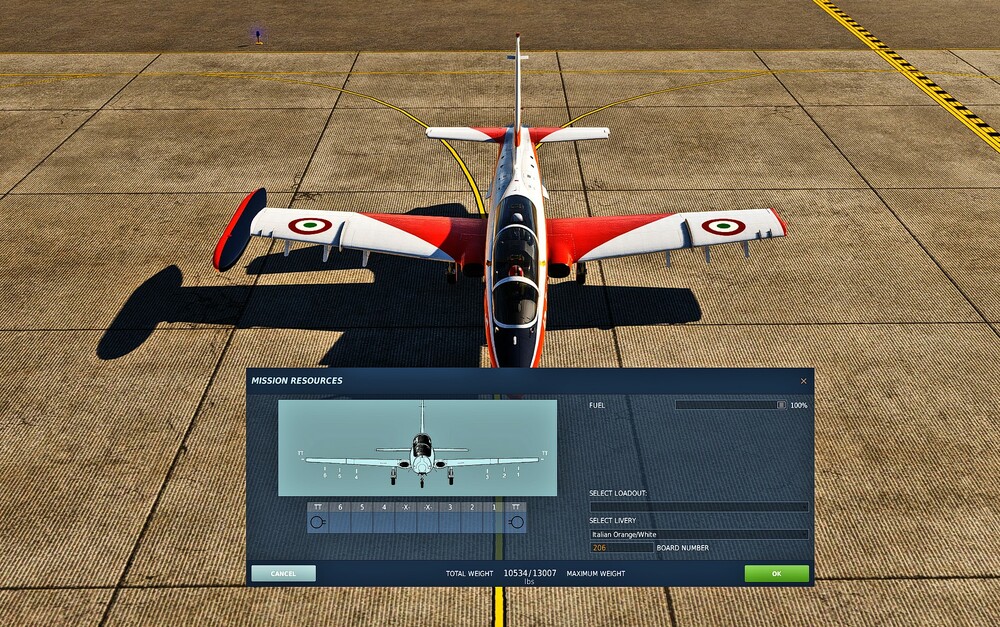The height and width of the screenshot is (627, 1000).
Task: Select pylon station 6 slot
Action: pos(340,521)
